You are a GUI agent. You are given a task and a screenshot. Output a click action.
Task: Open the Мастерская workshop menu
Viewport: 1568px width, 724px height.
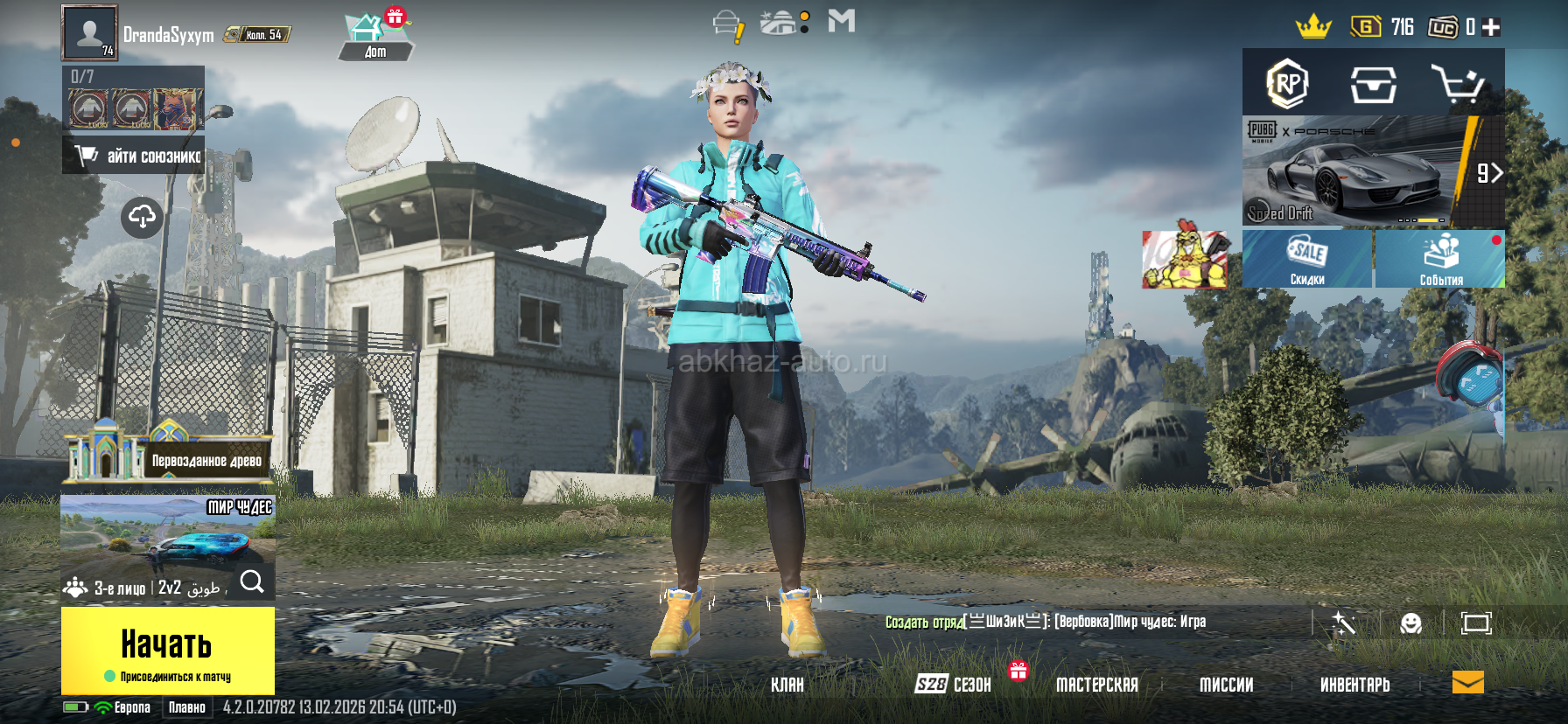click(1096, 685)
